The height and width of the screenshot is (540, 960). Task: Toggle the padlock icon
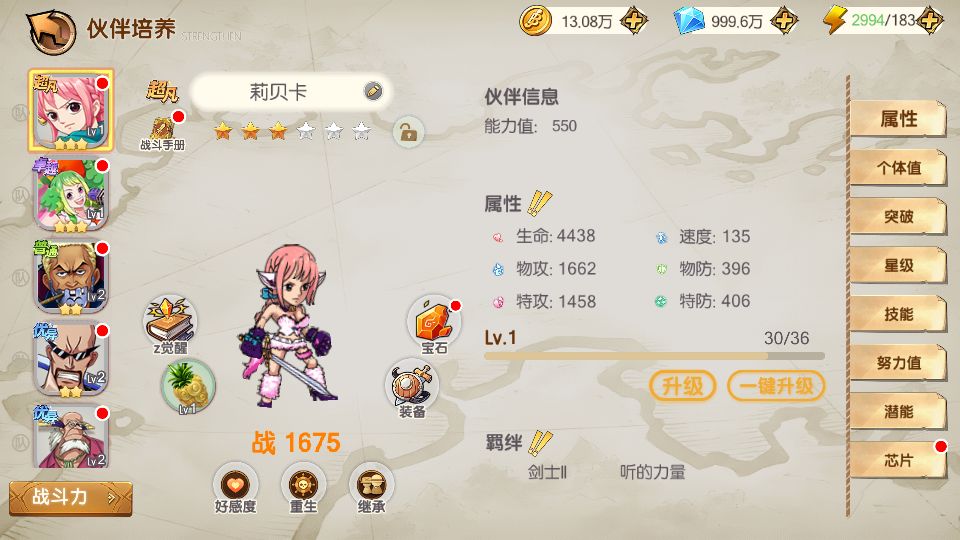(407, 131)
